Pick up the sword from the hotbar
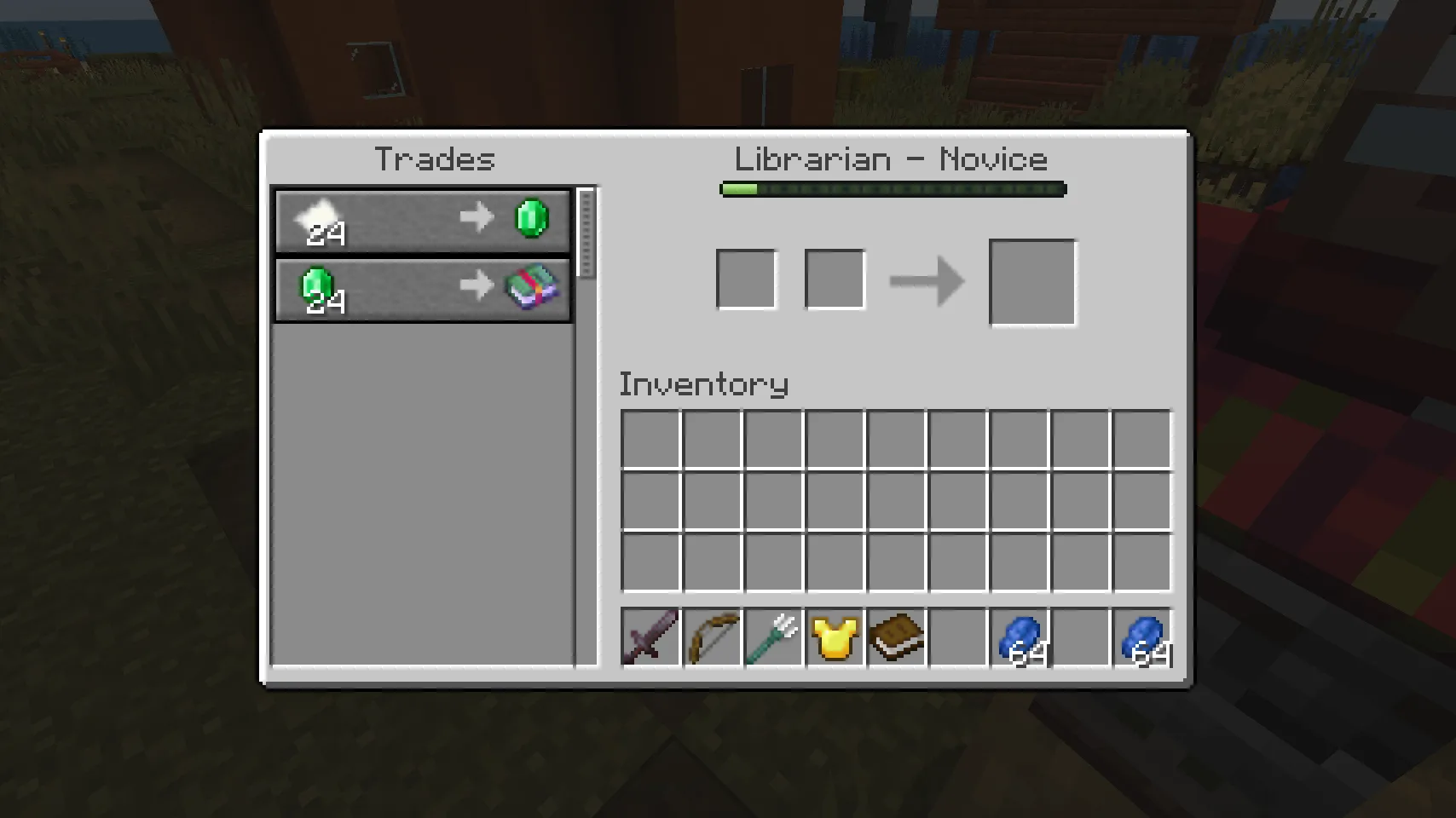Viewport: 1456px width, 818px height. pyautogui.click(x=650, y=637)
